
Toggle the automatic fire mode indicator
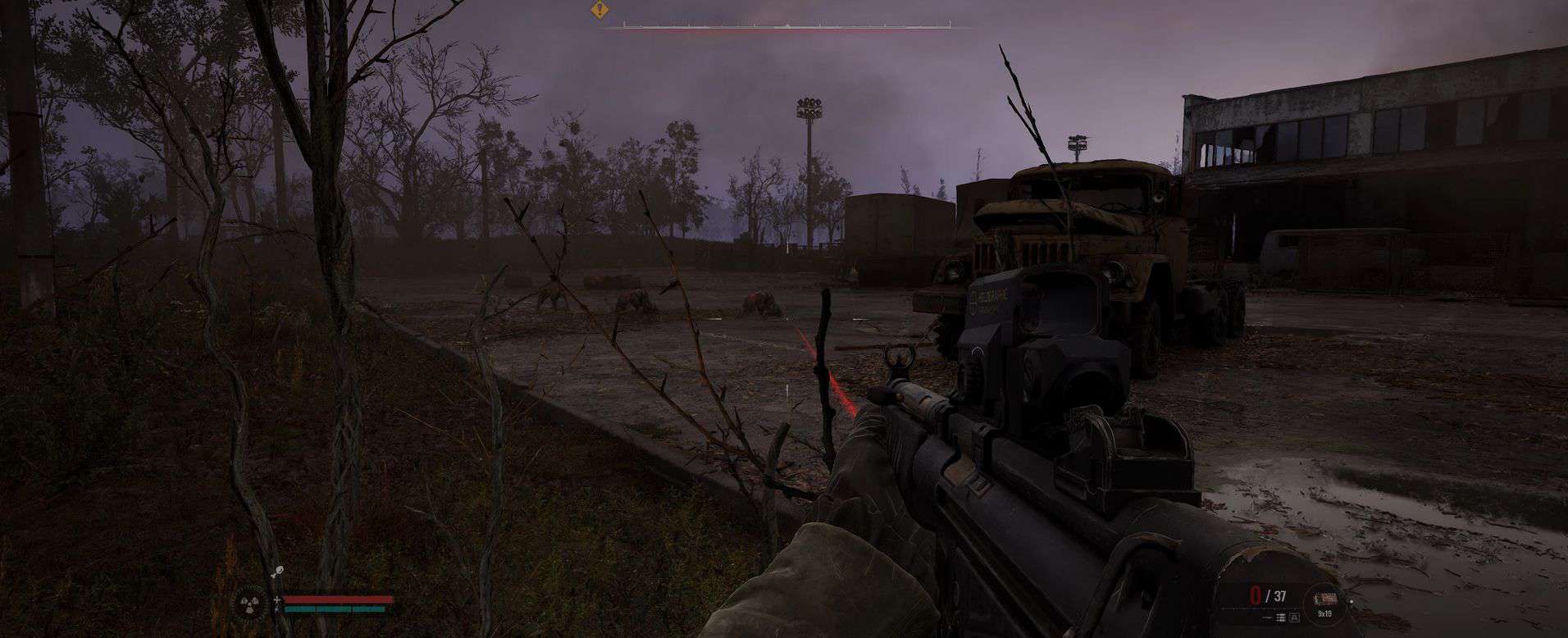(1294, 617)
